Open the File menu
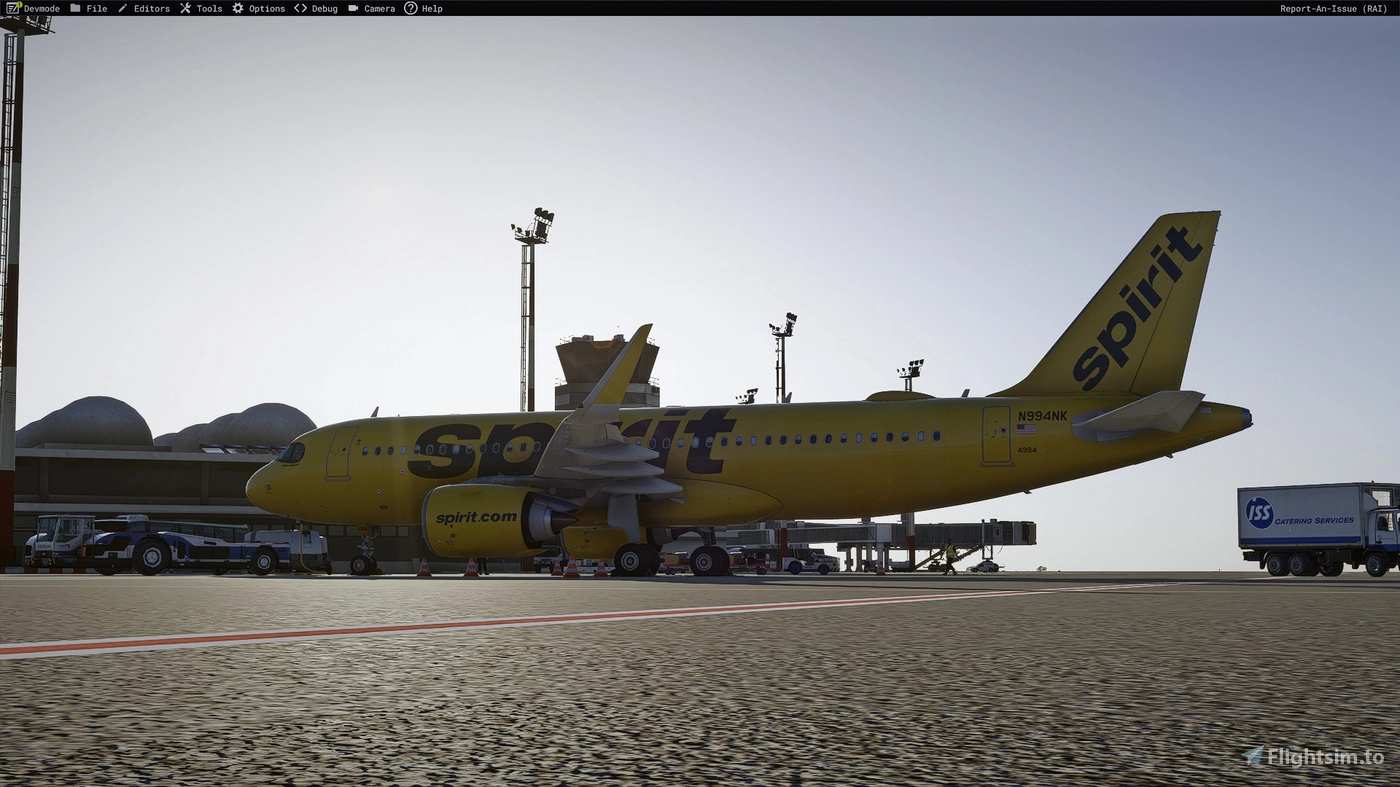 pos(96,8)
